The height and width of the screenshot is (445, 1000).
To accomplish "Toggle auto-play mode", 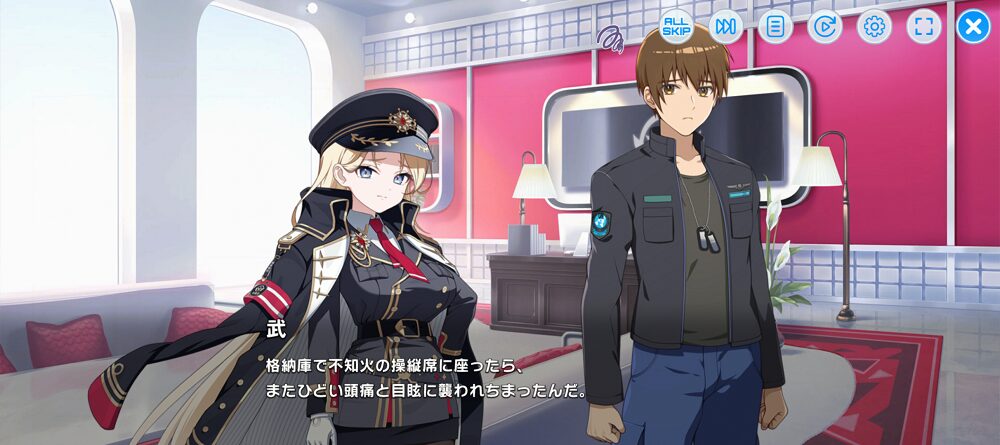I will (x=824, y=26).
